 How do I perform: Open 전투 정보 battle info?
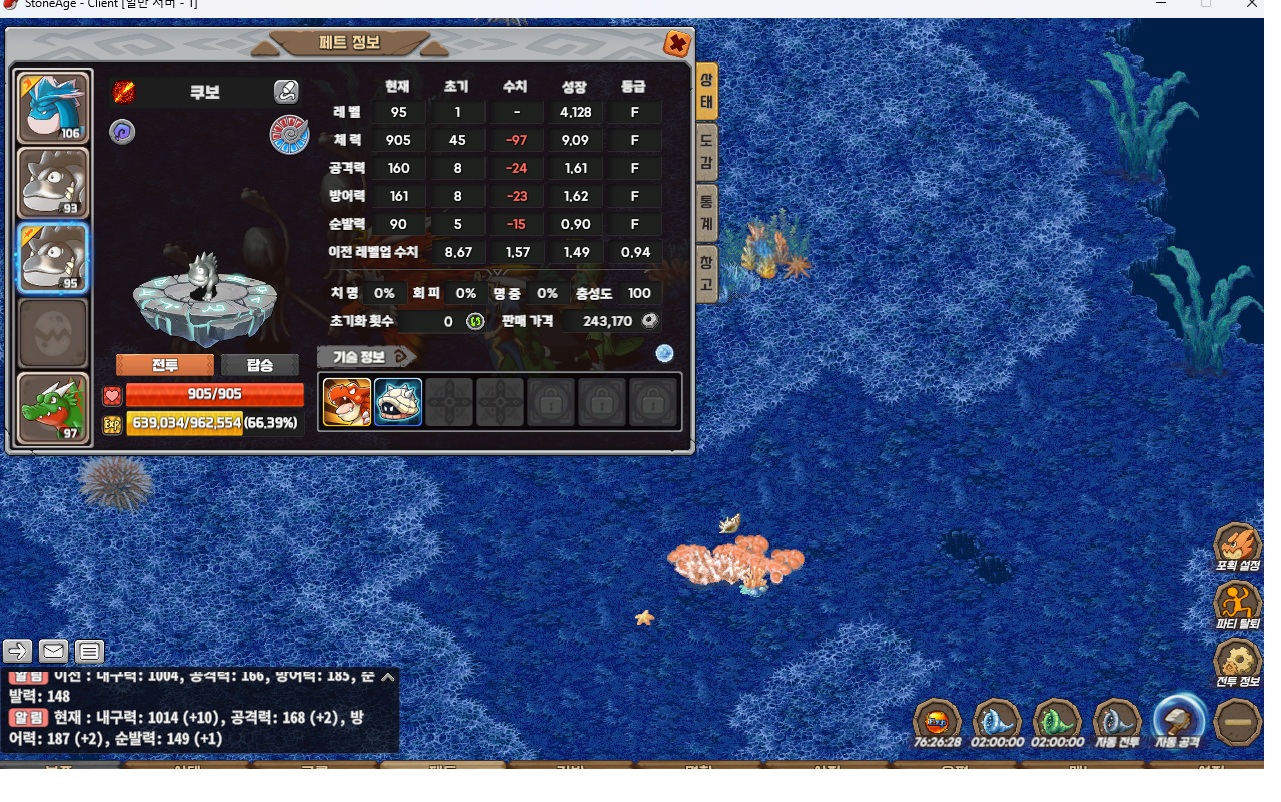coord(1237,664)
